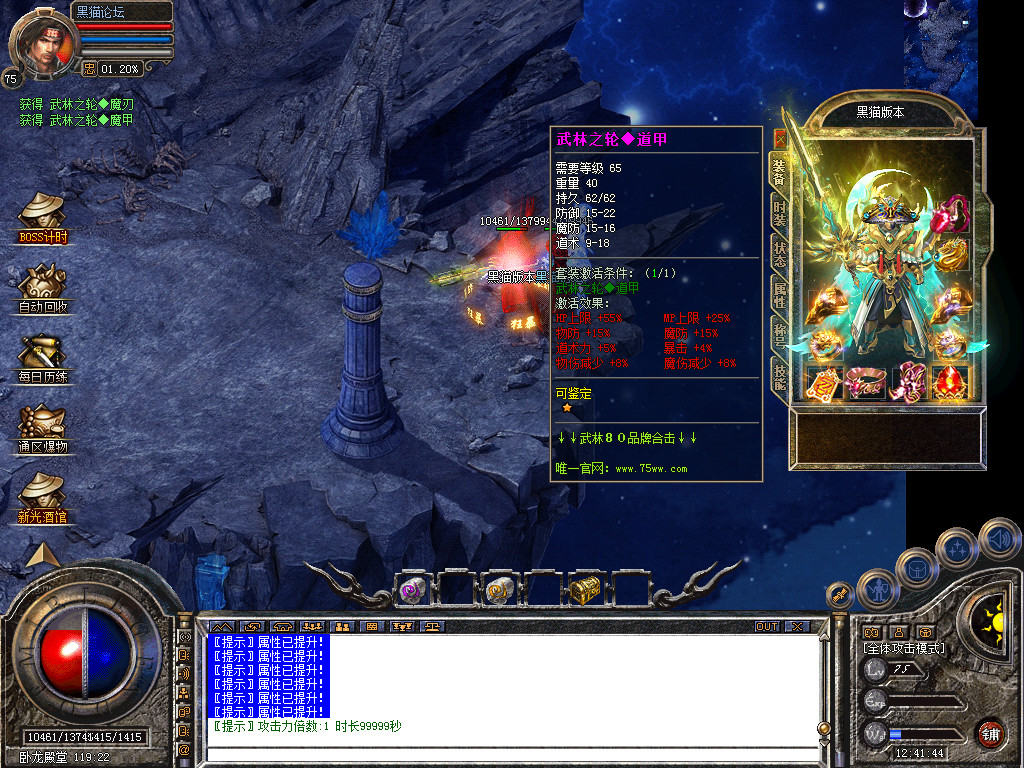This screenshot has width=1024, height=768.
Task: Enter the 新光酒馆 tavern icon
Action: pyautogui.click(x=43, y=496)
